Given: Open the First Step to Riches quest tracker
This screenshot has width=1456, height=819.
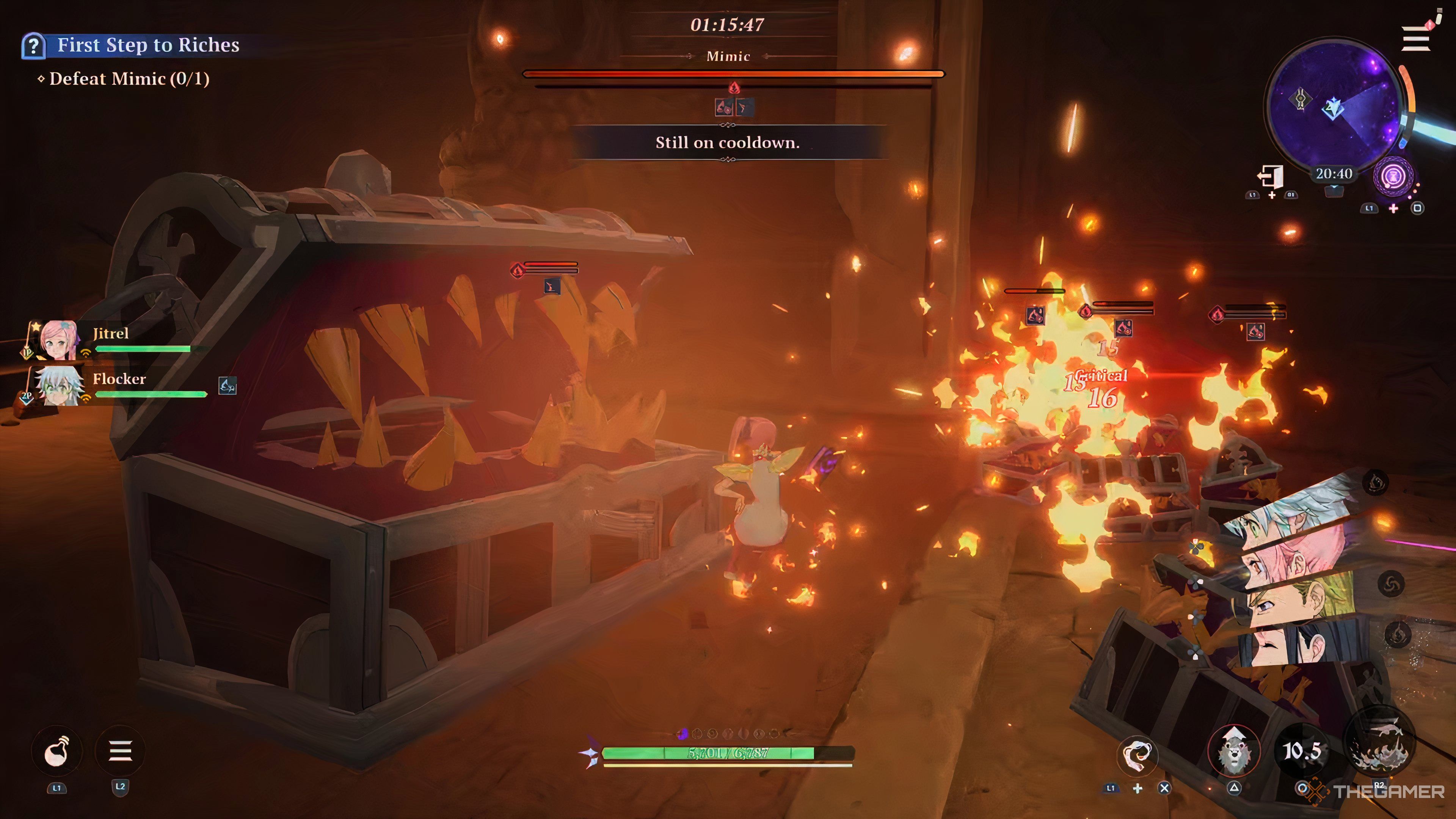Looking at the screenshot, I should coord(148,45).
